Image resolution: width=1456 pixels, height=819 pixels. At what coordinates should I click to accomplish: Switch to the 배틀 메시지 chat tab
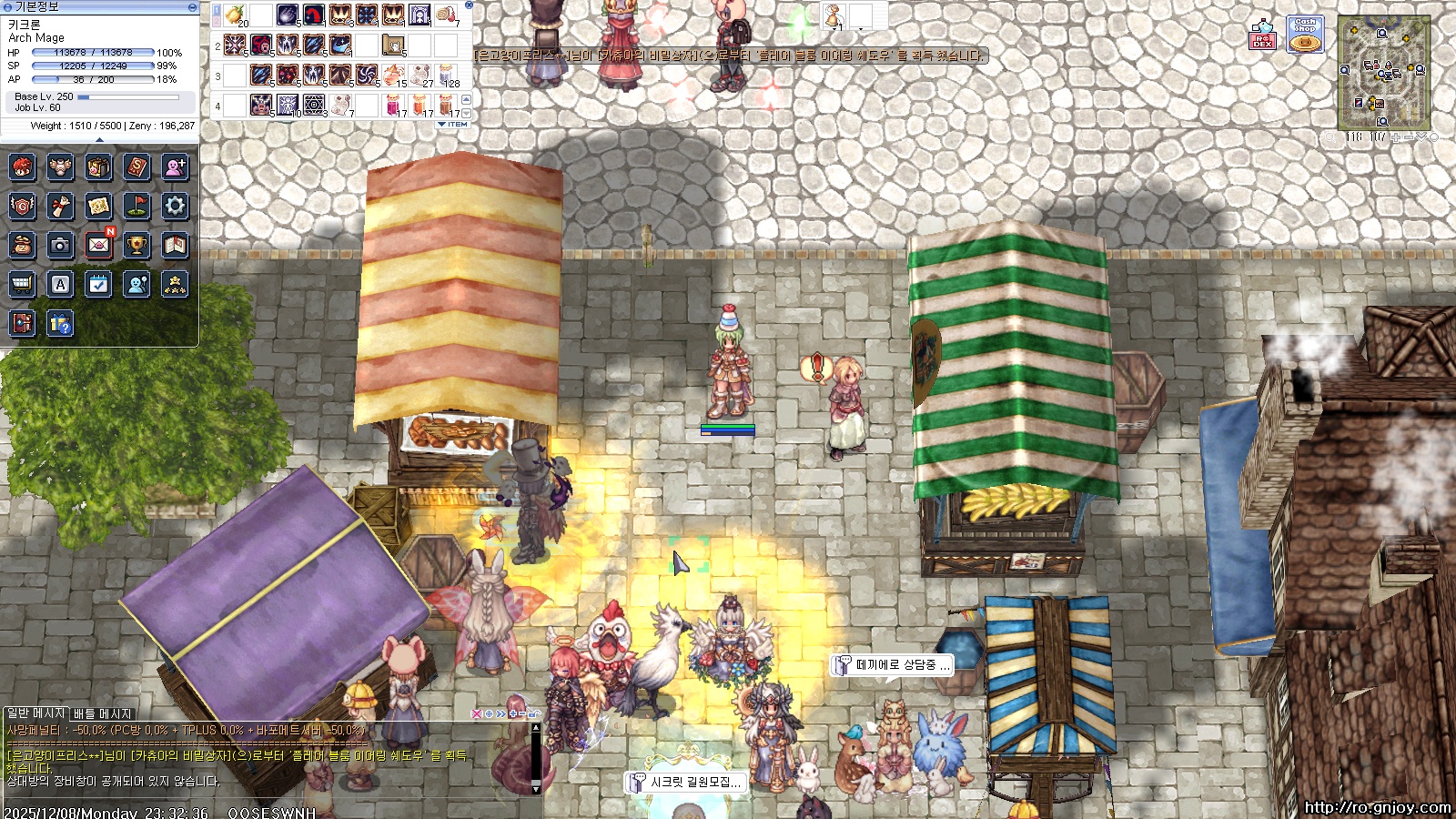click(103, 713)
